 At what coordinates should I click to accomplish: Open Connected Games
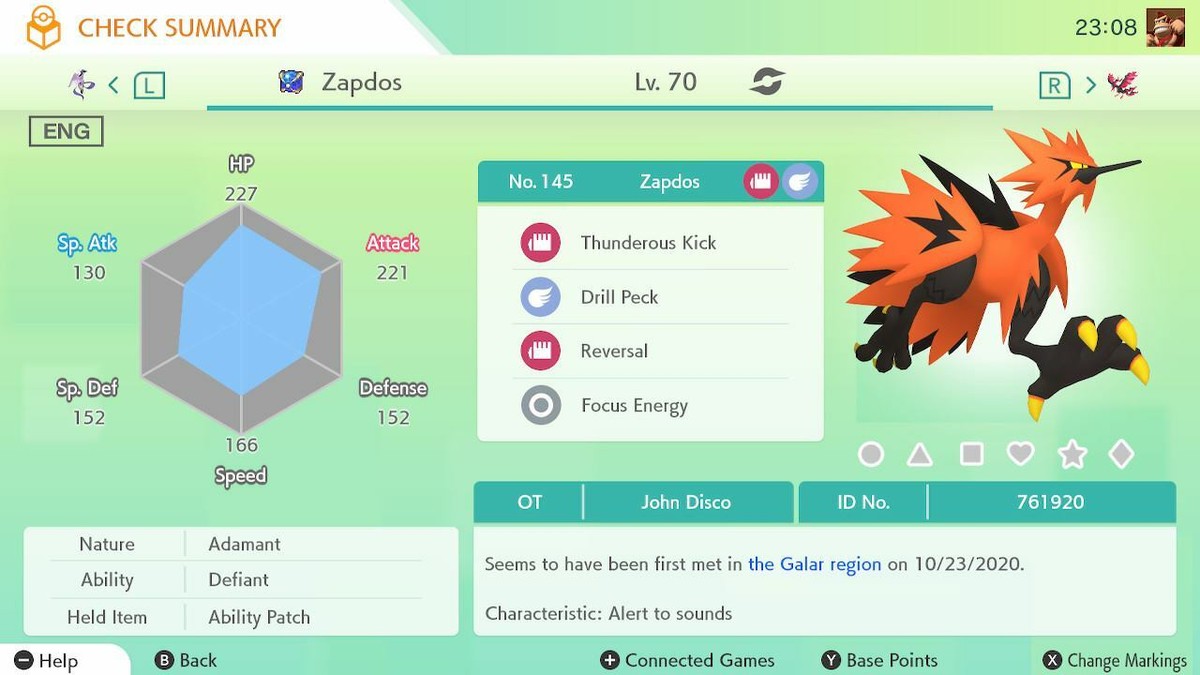[x=687, y=660]
